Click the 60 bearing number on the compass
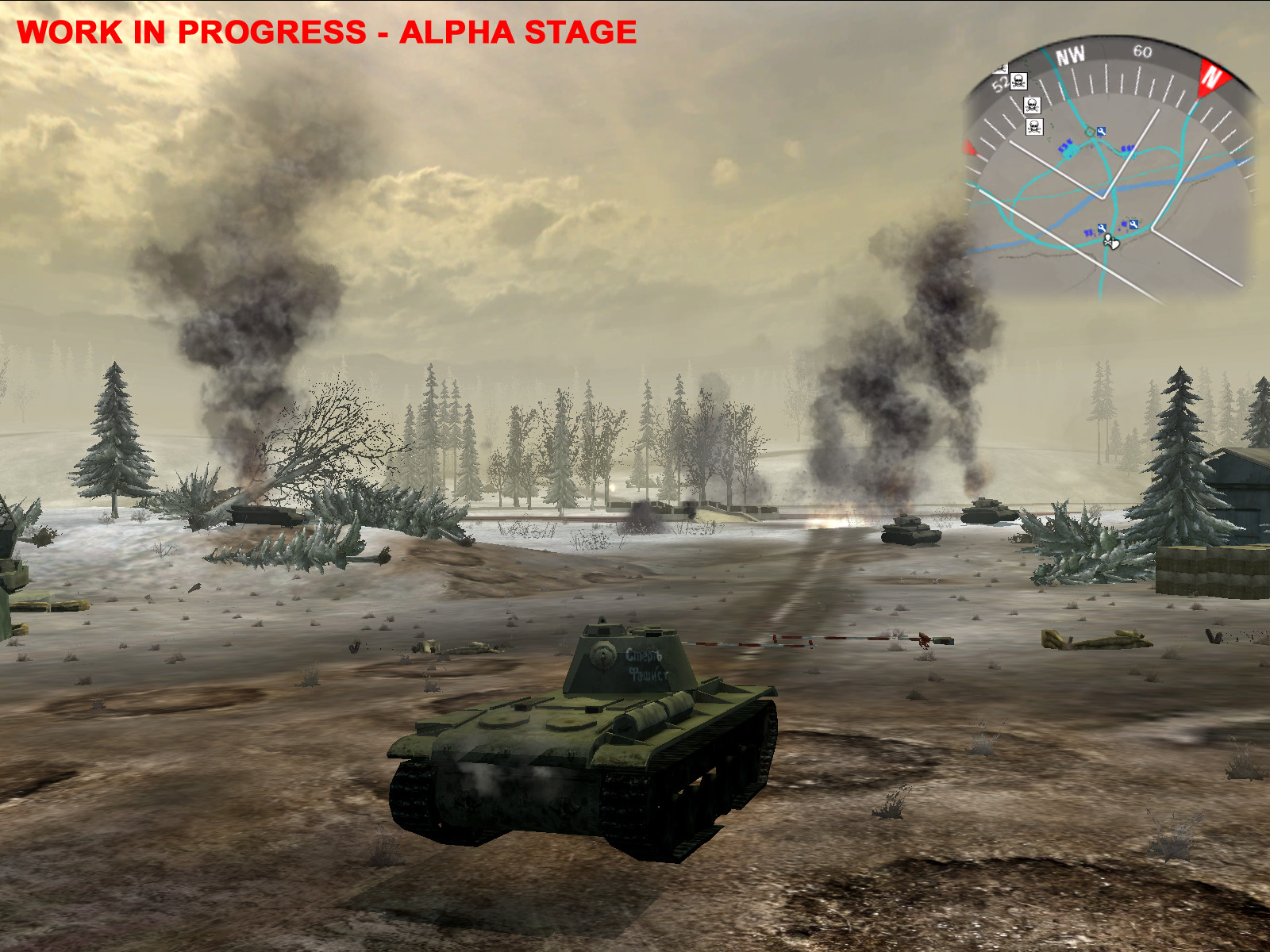 click(x=1142, y=52)
